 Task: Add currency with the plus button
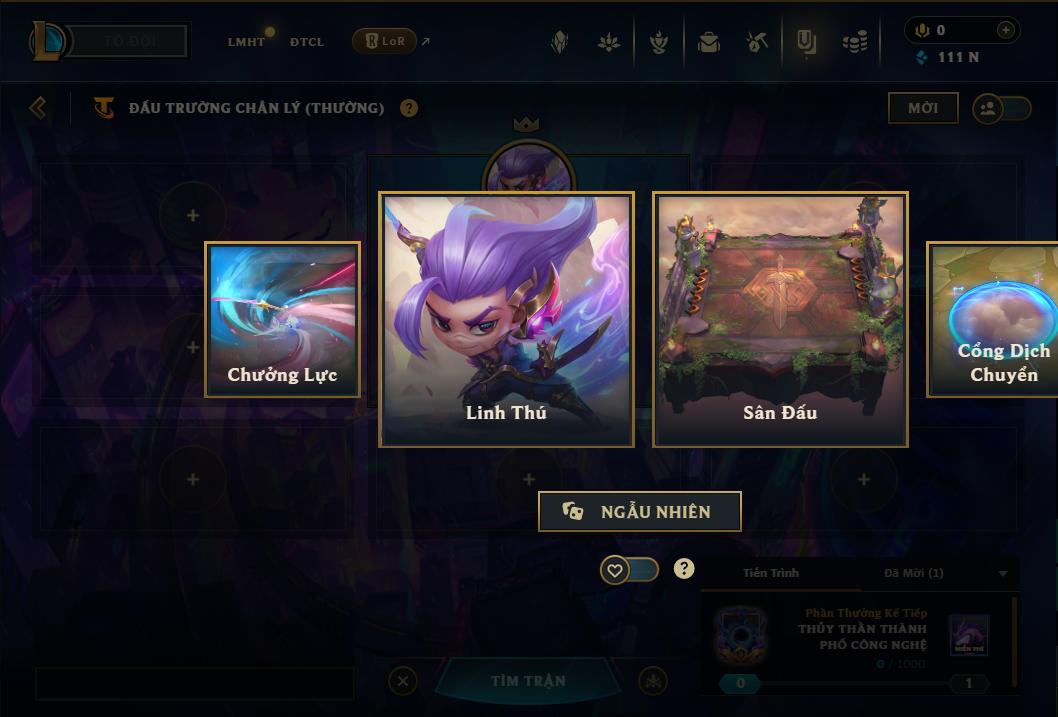coord(1005,30)
